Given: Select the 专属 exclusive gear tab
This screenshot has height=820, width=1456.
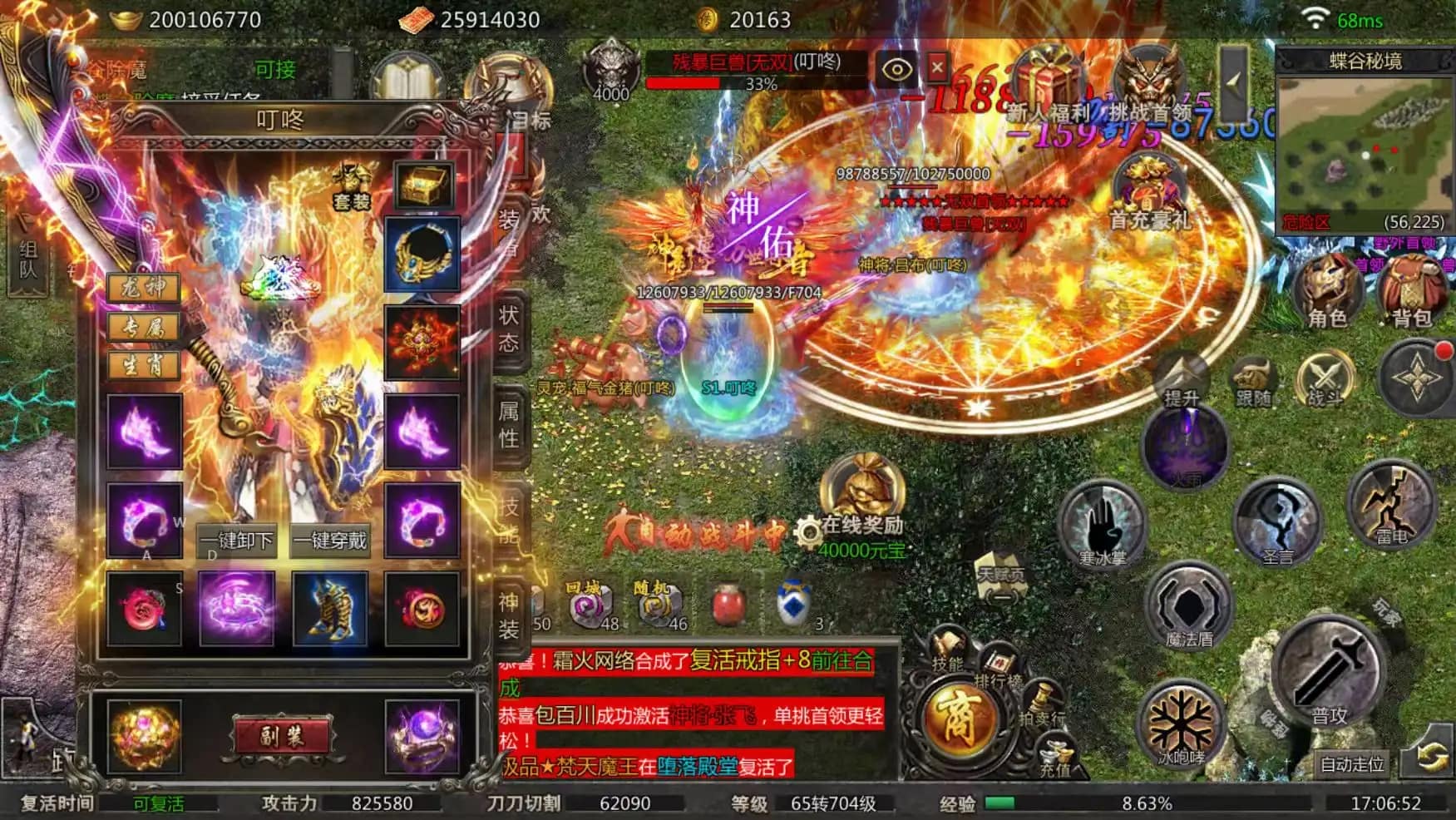Looking at the screenshot, I should pos(144,327).
